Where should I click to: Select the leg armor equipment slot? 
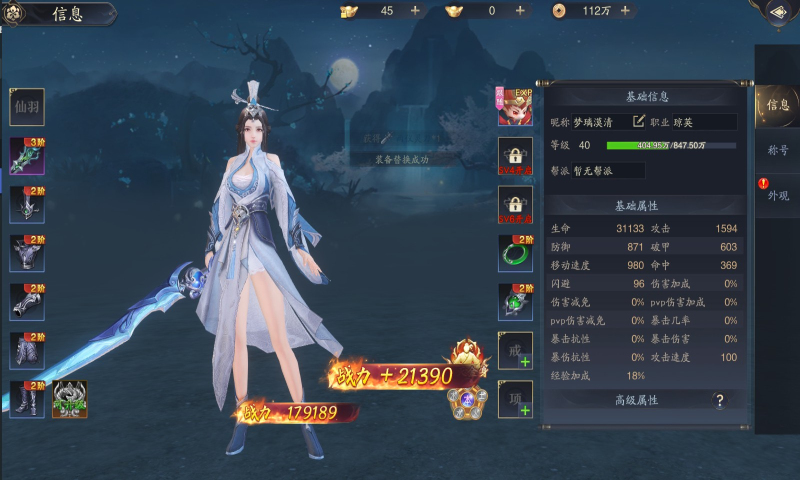[27, 350]
